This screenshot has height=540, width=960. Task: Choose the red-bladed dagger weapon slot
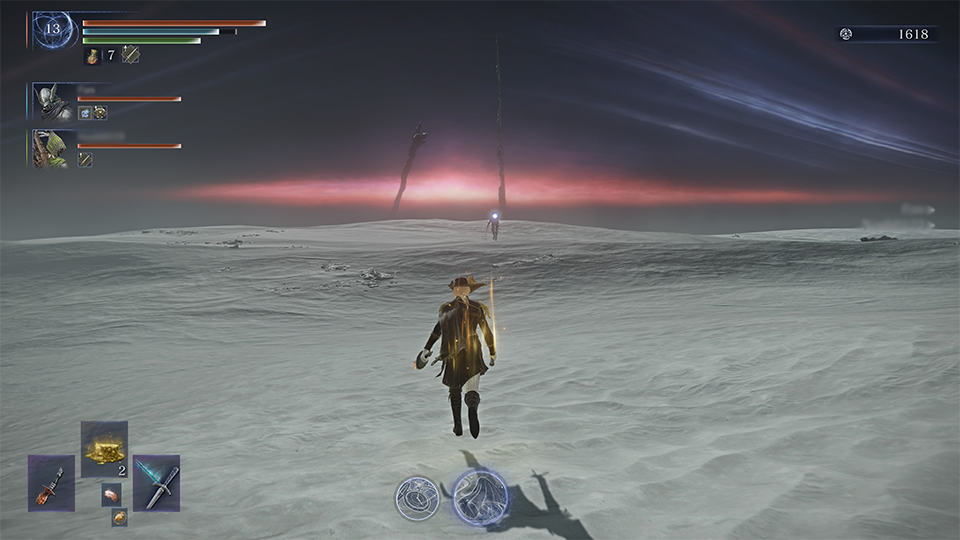(51, 483)
